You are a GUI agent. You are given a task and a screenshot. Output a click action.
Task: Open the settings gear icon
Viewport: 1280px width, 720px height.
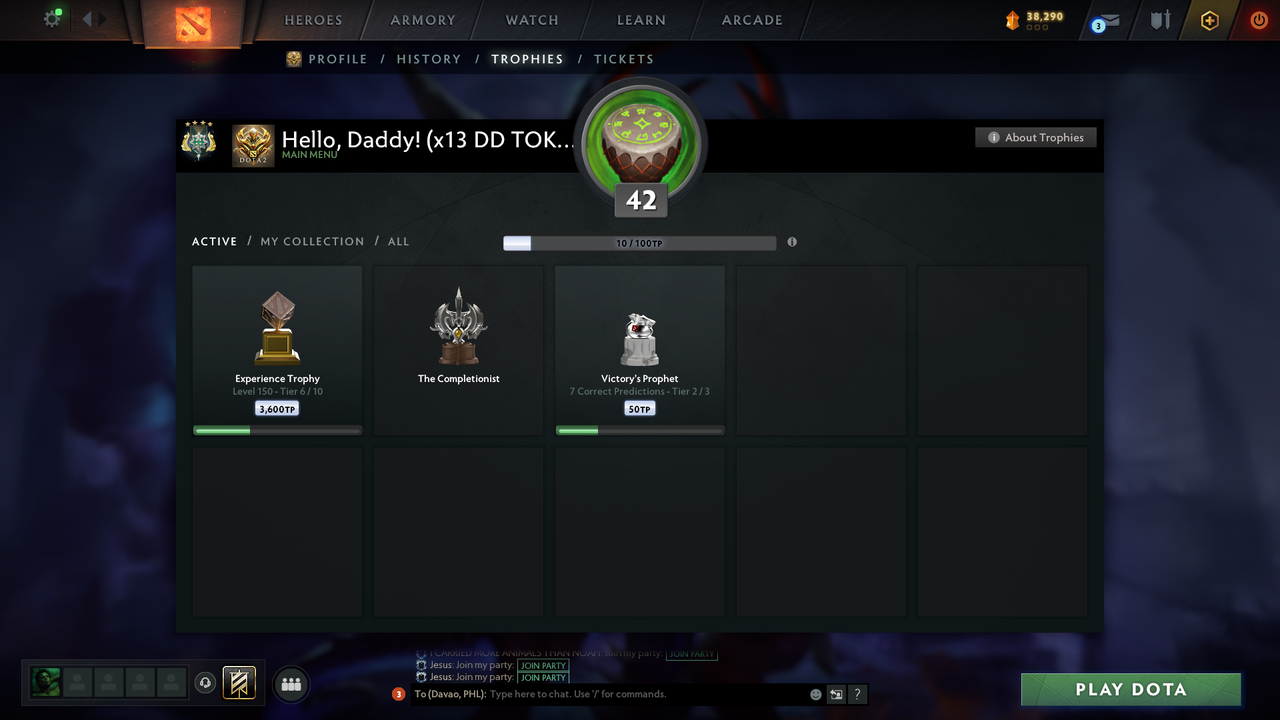(x=52, y=18)
